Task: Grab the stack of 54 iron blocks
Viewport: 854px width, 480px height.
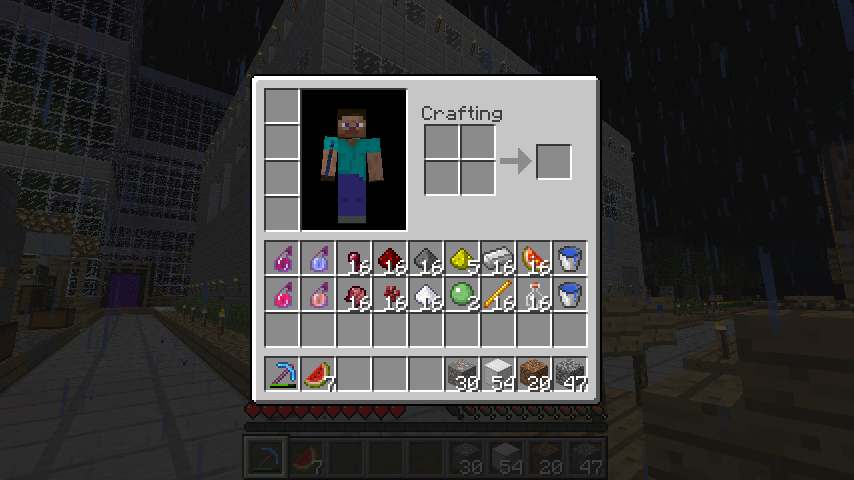Action: click(499, 375)
